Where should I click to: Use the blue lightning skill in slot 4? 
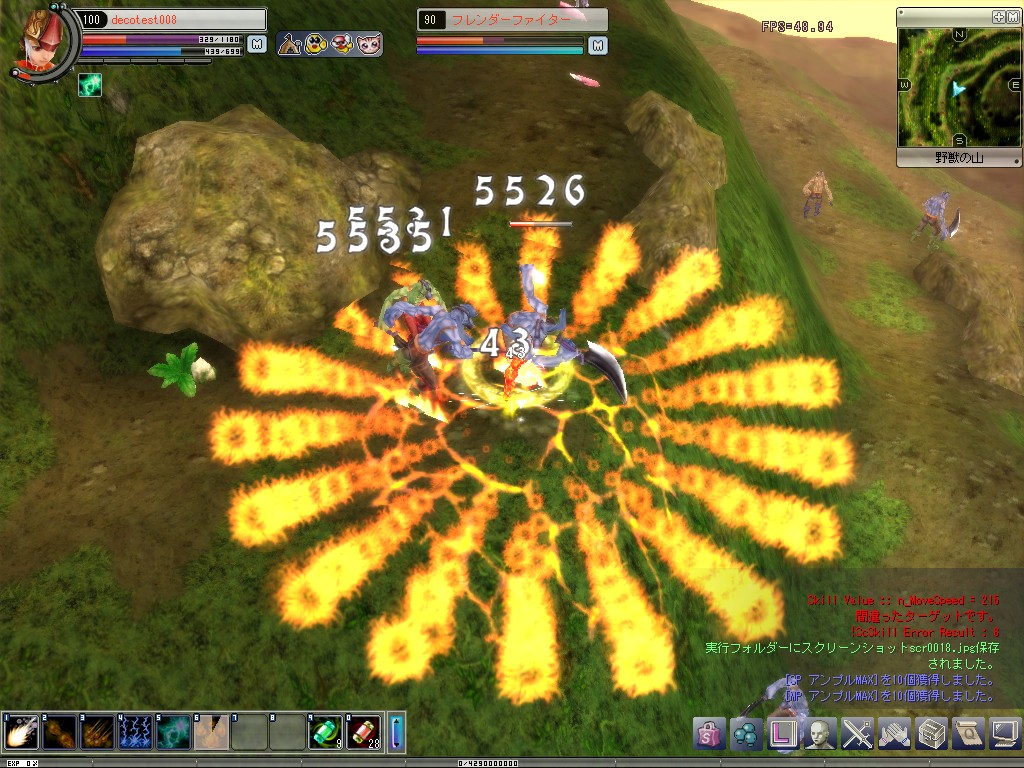pos(135,732)
